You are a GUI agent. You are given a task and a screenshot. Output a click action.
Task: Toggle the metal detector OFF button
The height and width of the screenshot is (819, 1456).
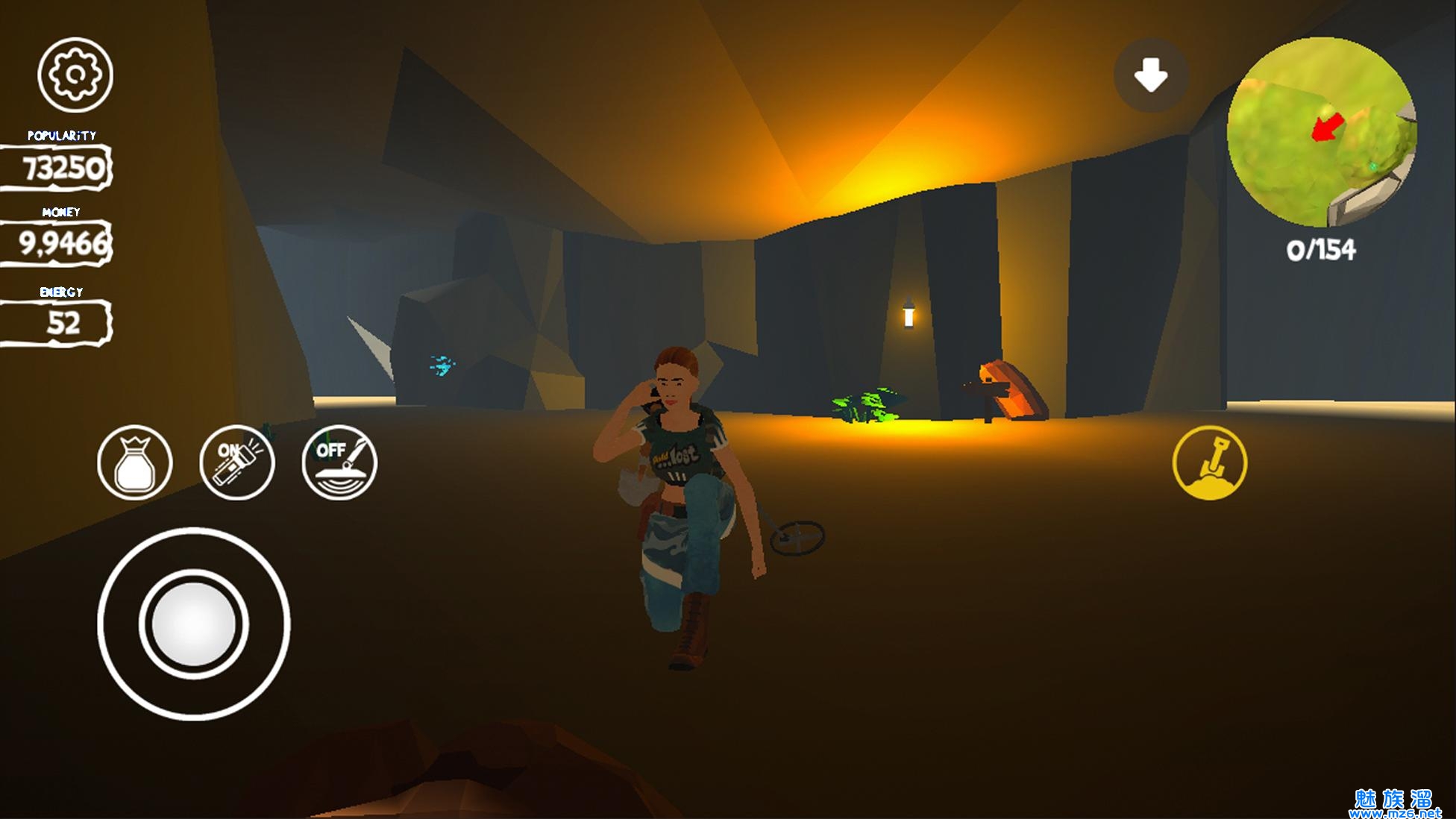click(x=339, y=462)
